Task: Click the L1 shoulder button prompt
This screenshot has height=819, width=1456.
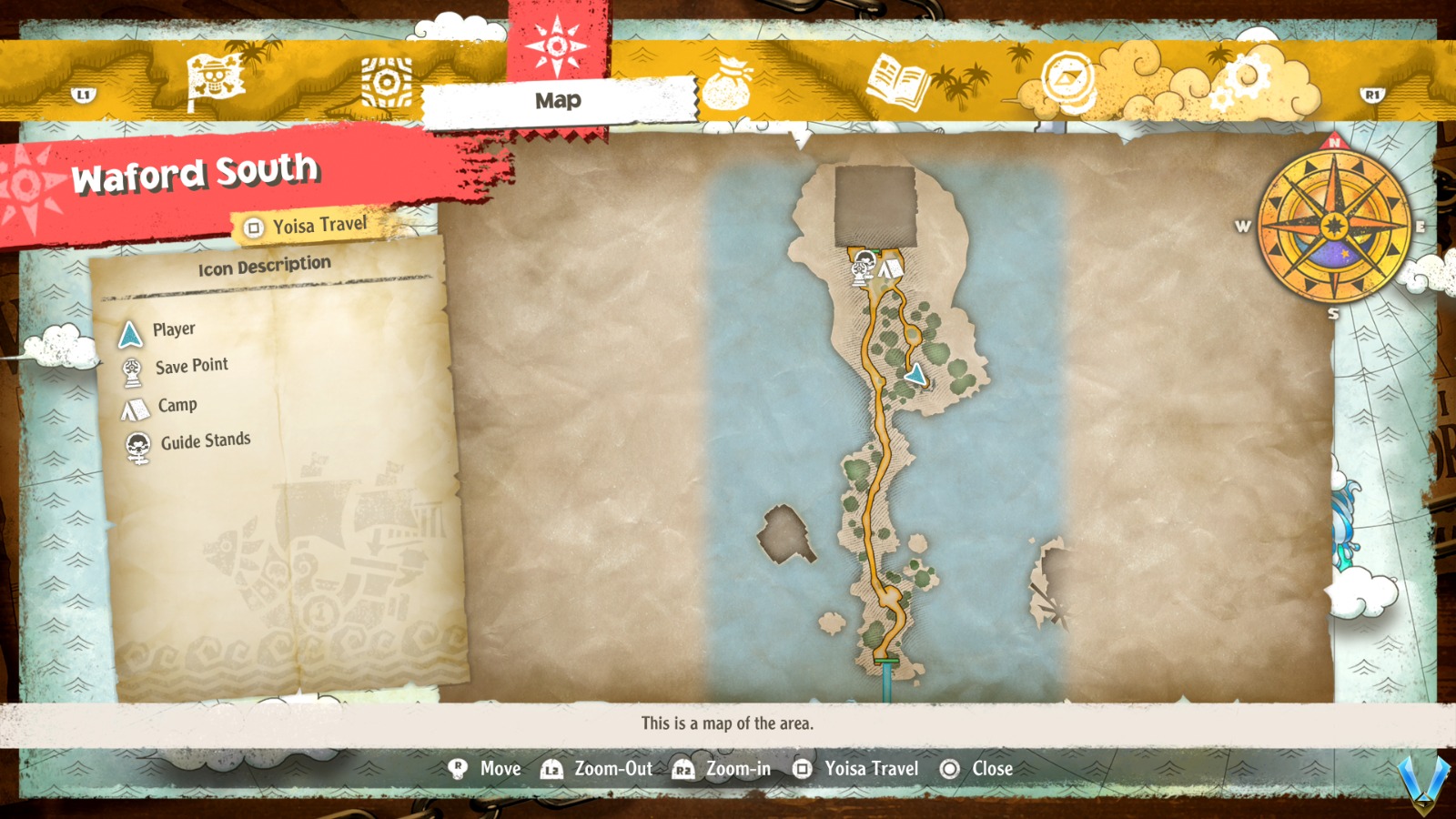Action: (x=82, y=95)
